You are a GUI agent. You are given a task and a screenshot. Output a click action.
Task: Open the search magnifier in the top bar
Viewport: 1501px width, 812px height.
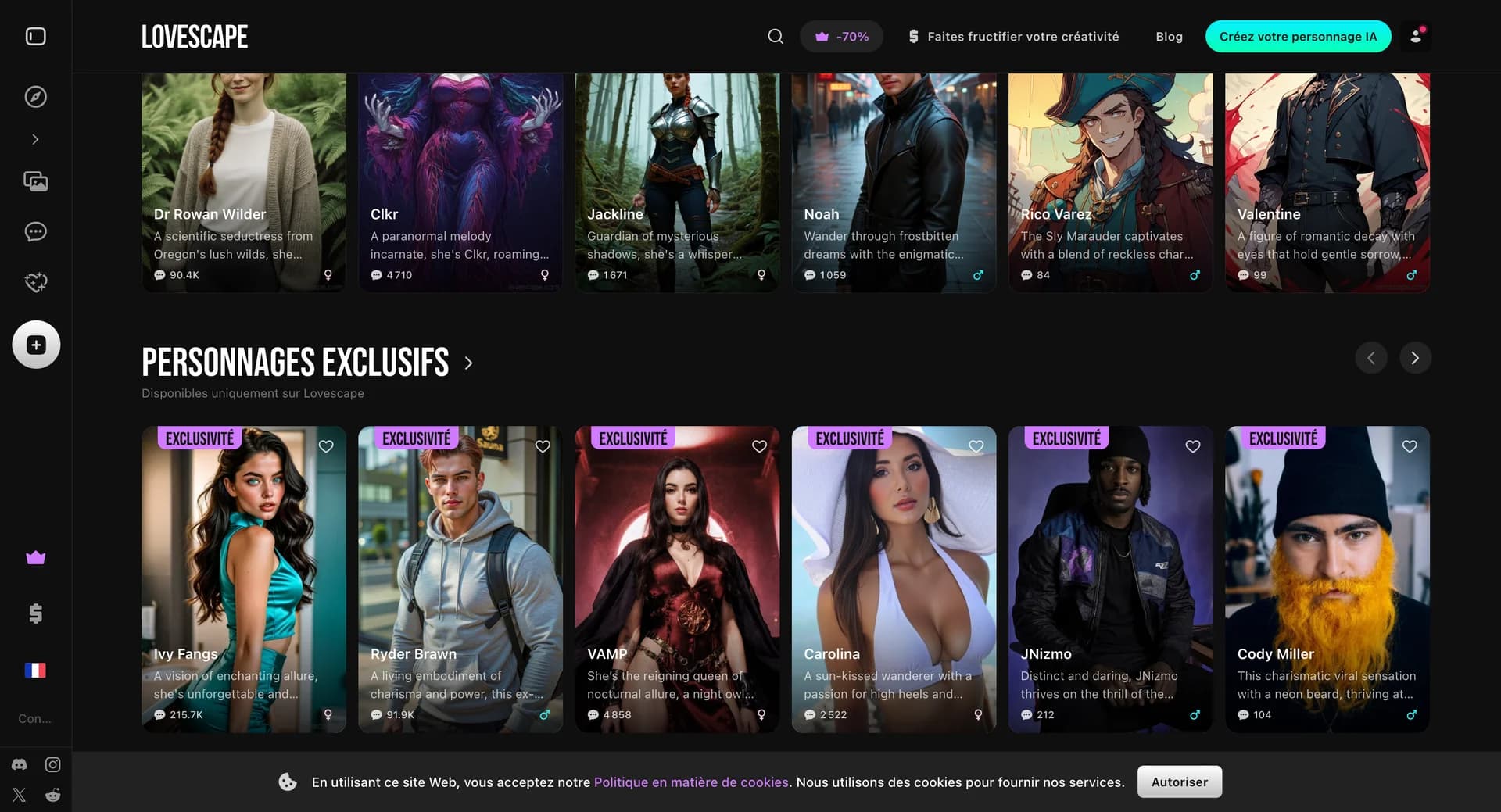pos(775,36)
